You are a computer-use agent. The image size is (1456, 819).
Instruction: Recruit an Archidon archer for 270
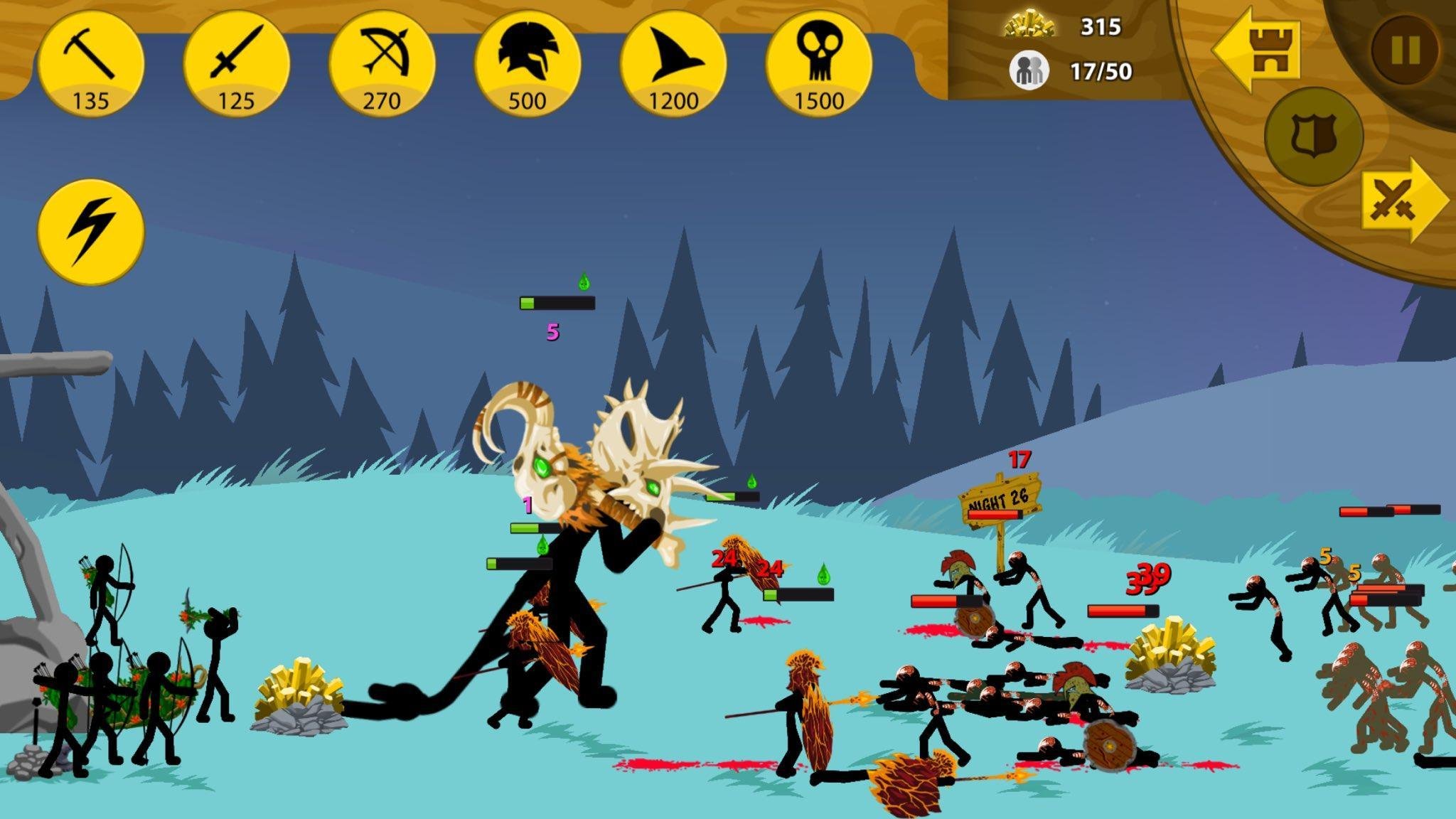coord(382,64)
